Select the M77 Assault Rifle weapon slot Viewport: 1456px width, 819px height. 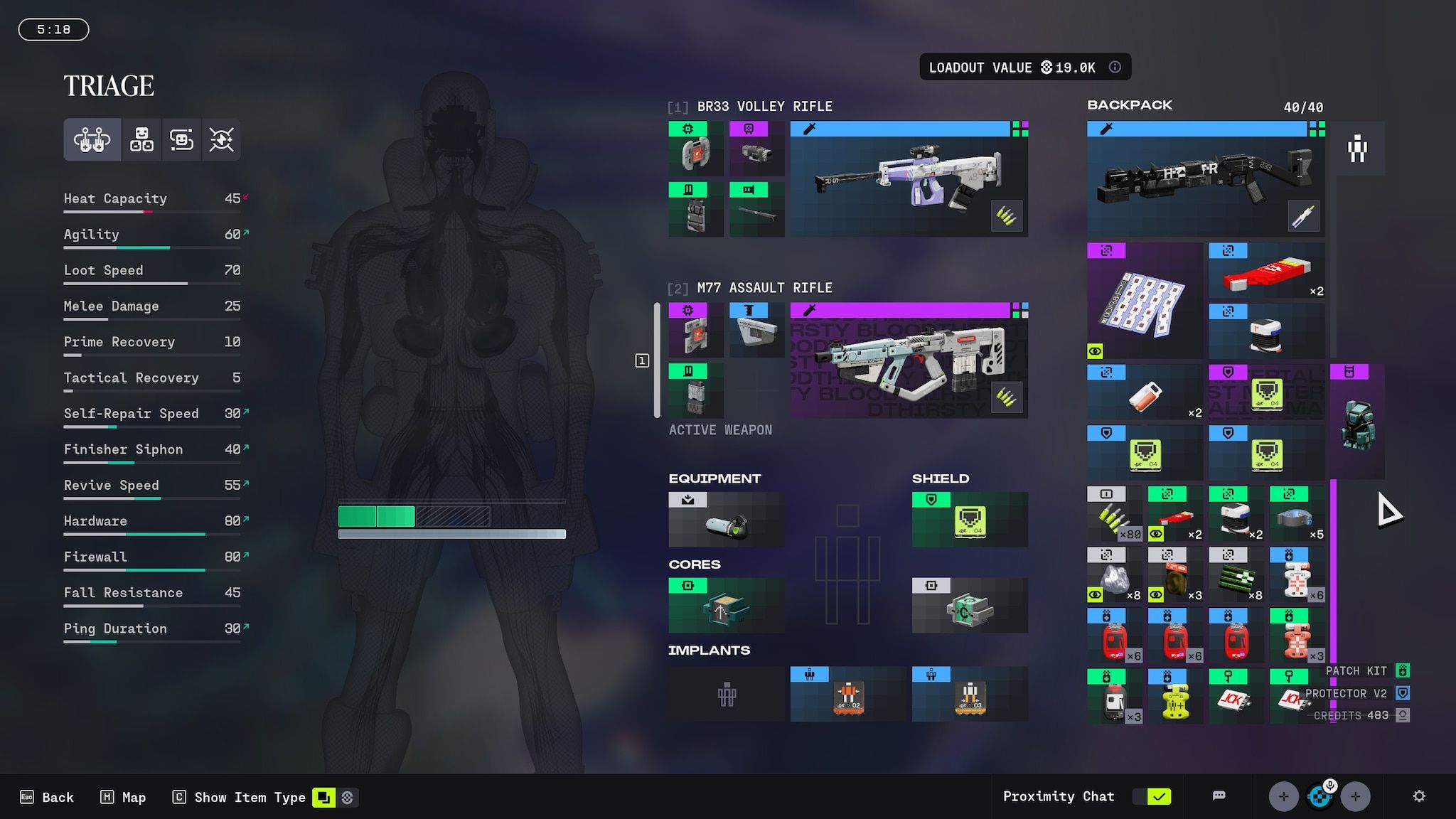tap(909, 361)
